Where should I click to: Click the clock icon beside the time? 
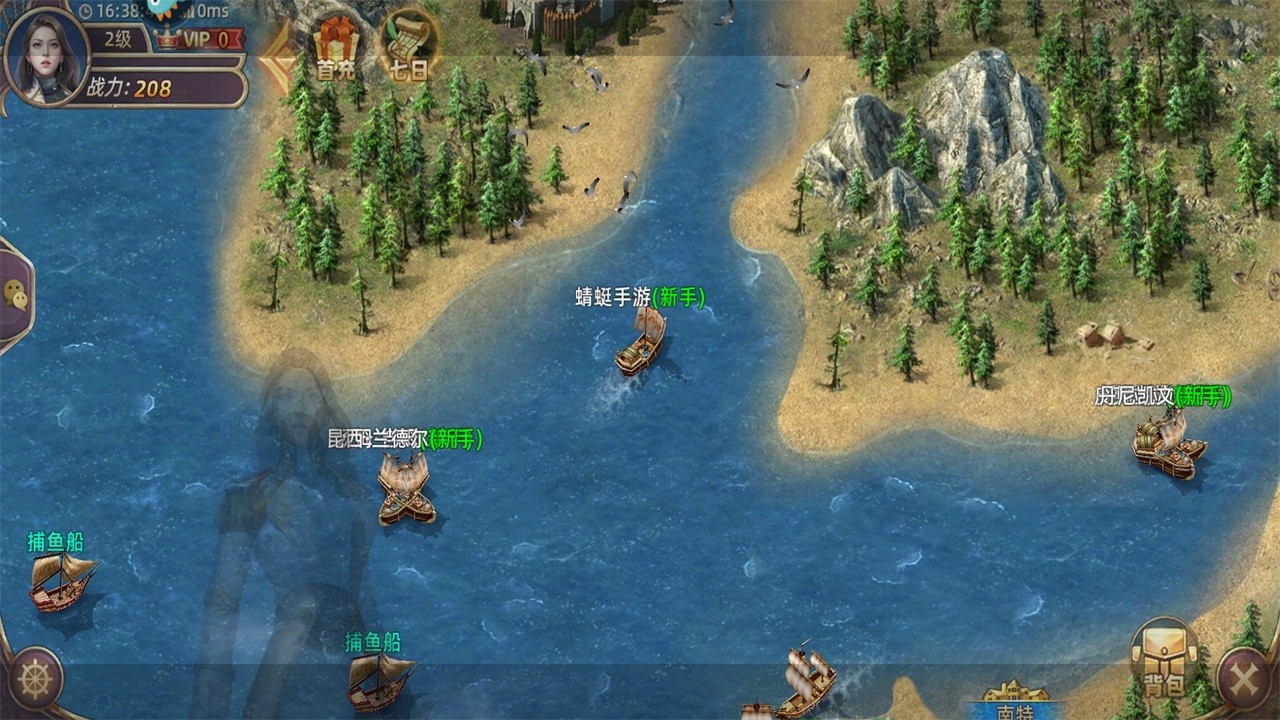click(86, 11)
